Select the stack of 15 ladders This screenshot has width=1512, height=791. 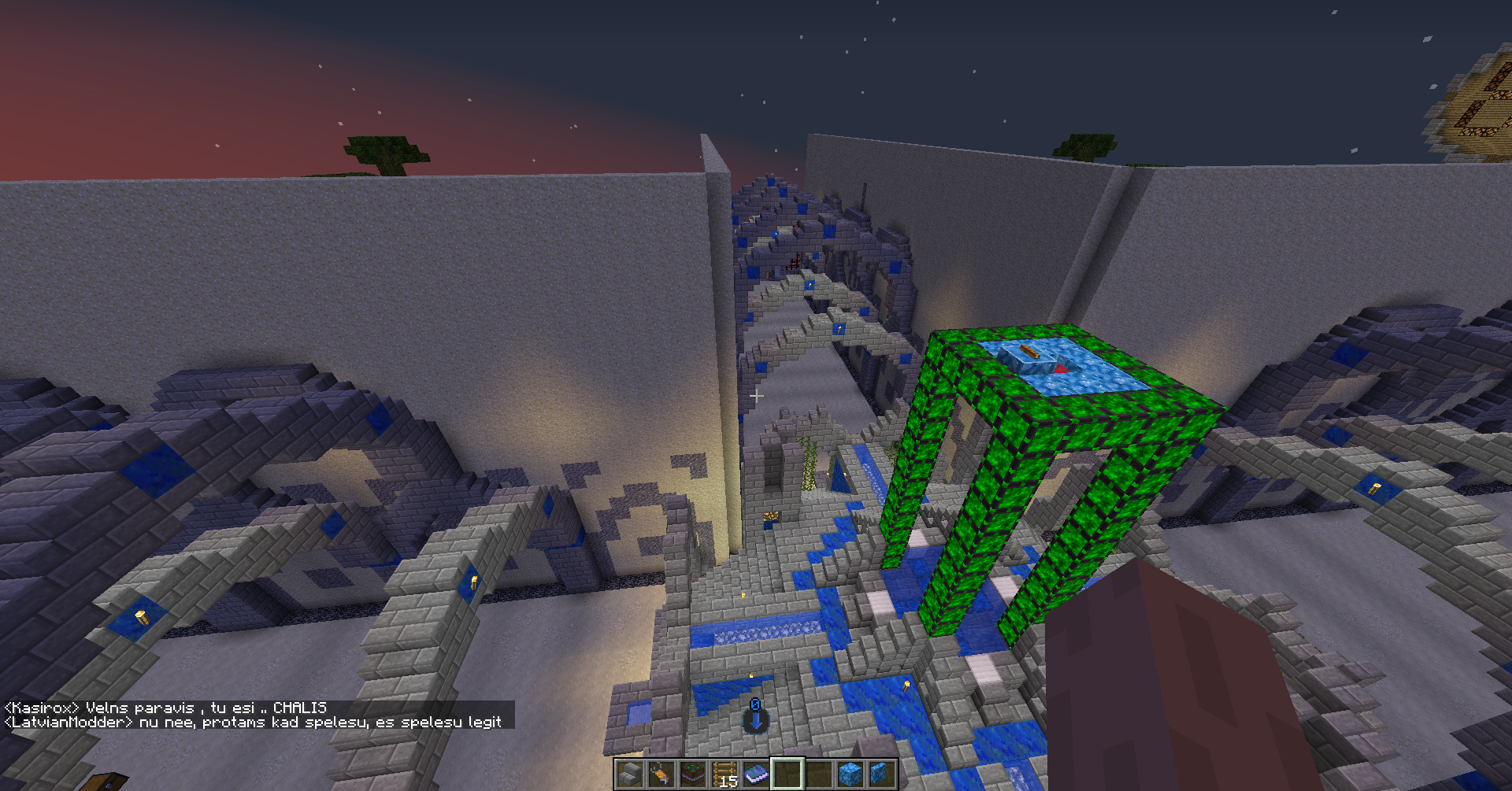(x=724, y=774)
